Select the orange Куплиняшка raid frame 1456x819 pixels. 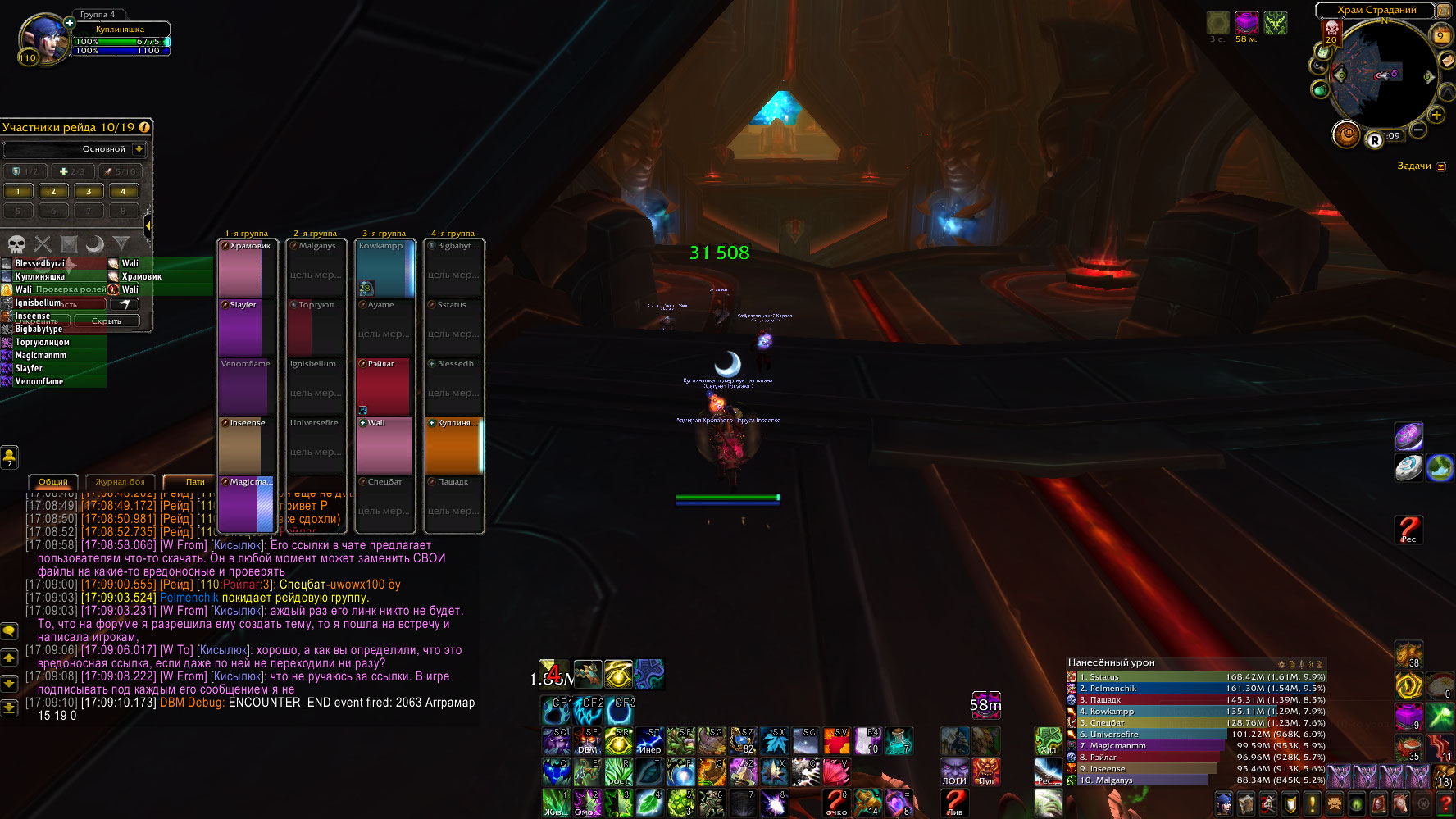[453, 445]
